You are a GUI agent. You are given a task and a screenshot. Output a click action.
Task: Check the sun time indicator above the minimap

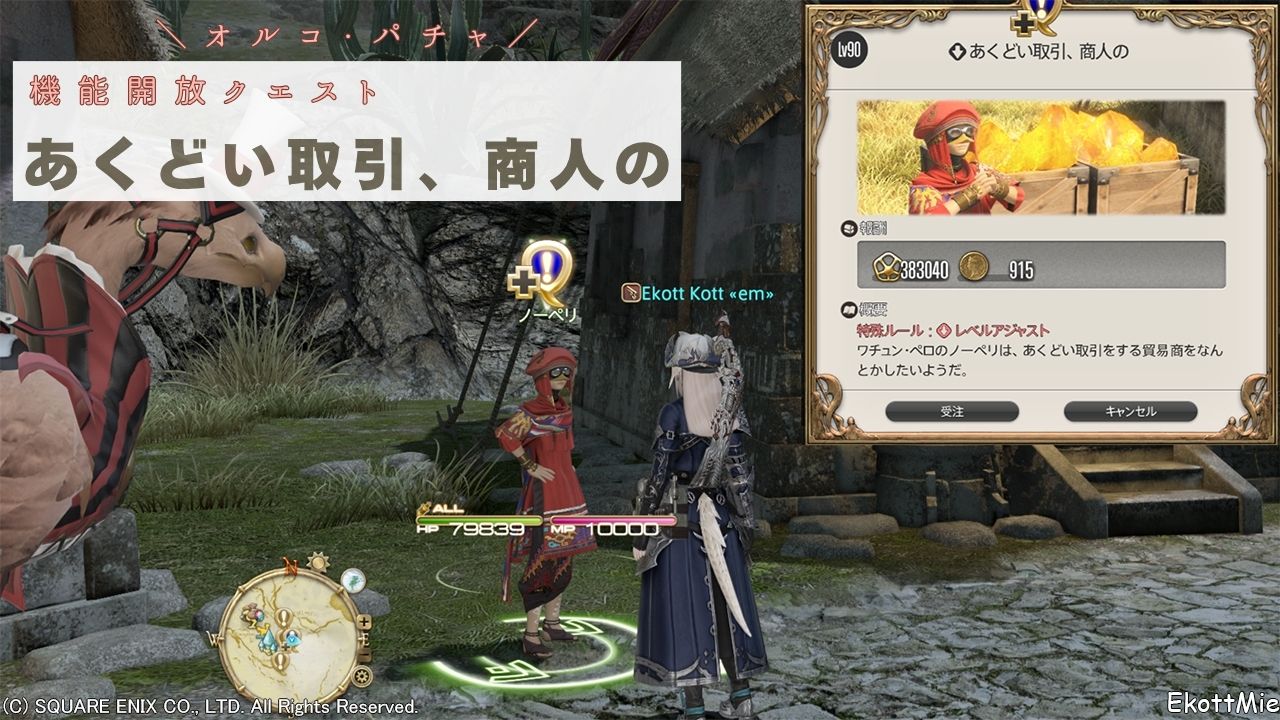point(318,561)
